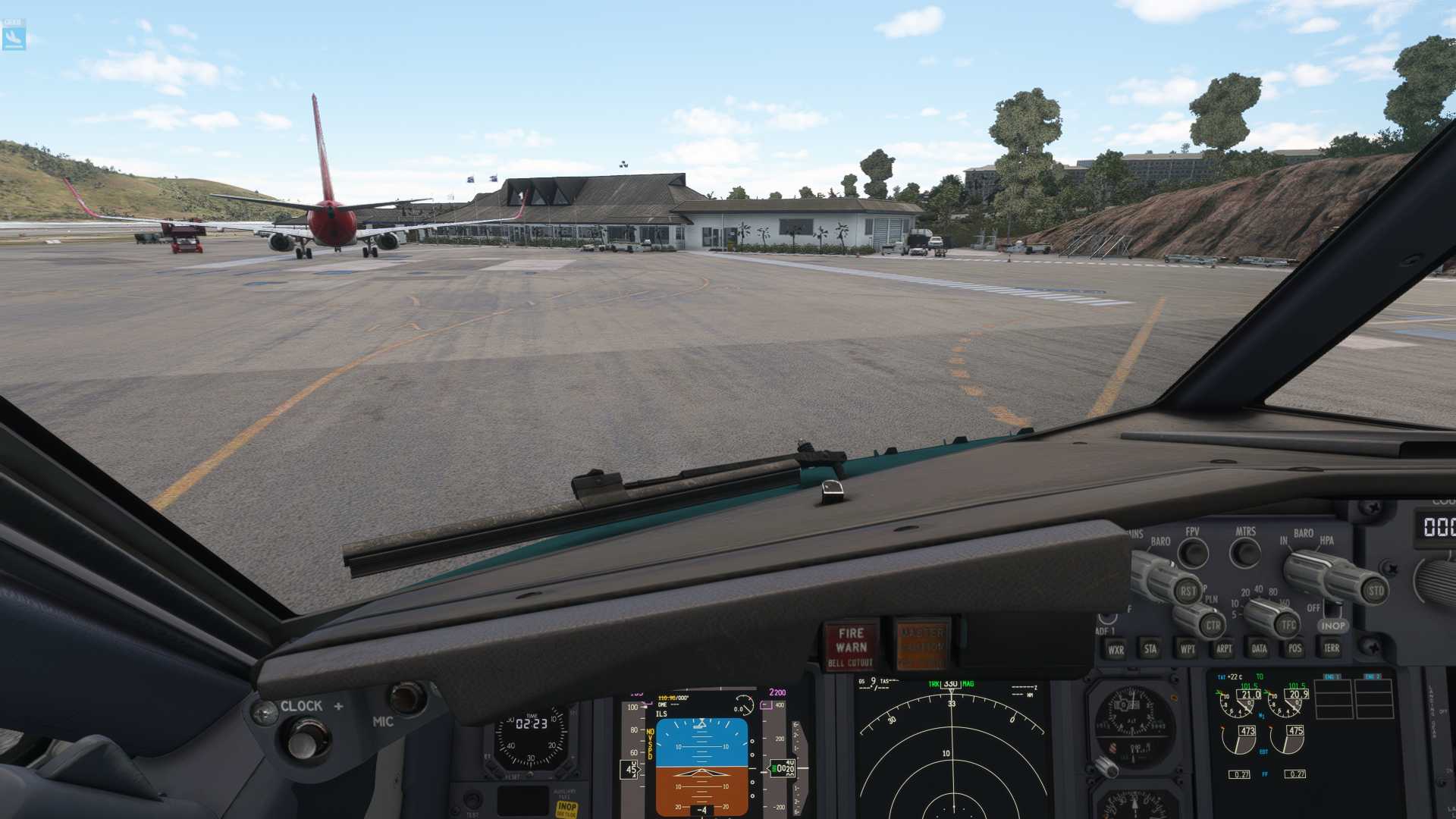Click the FPV flight path vector button

(1193, 553)
